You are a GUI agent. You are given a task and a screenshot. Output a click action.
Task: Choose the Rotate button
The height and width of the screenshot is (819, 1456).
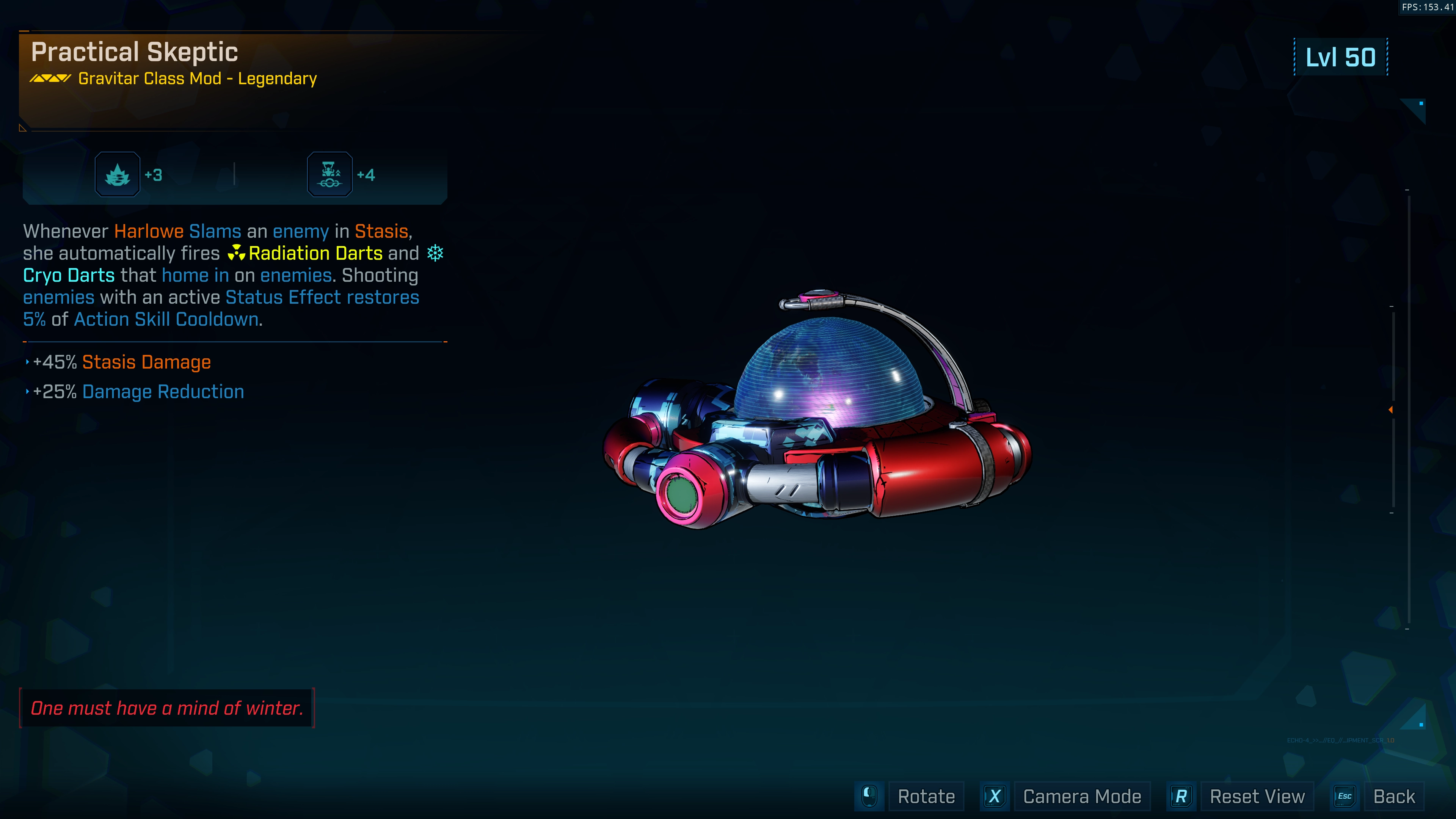pyautogui.click(x=926, y=796)
